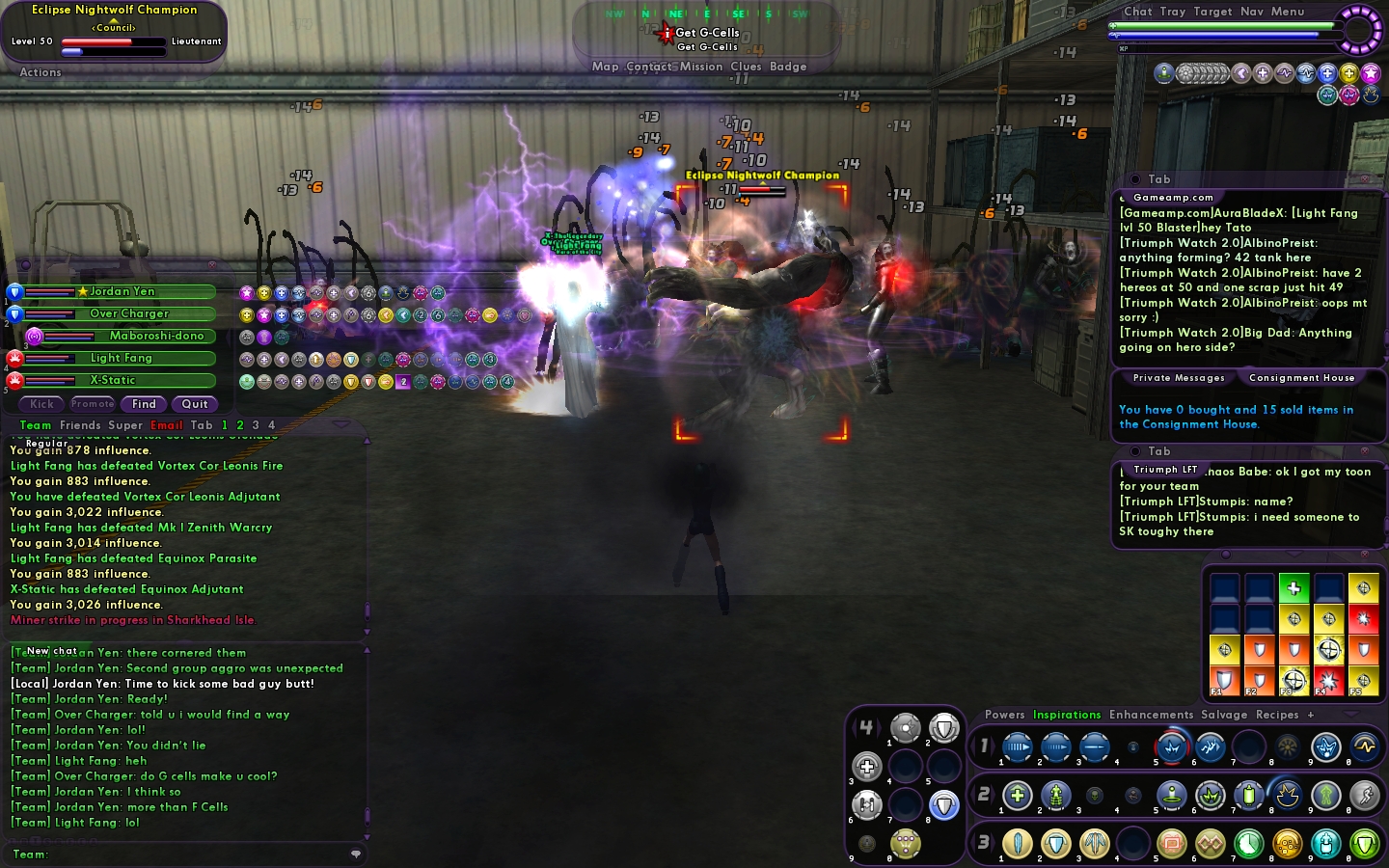Select teammate Light Fang

coord(122,358)
